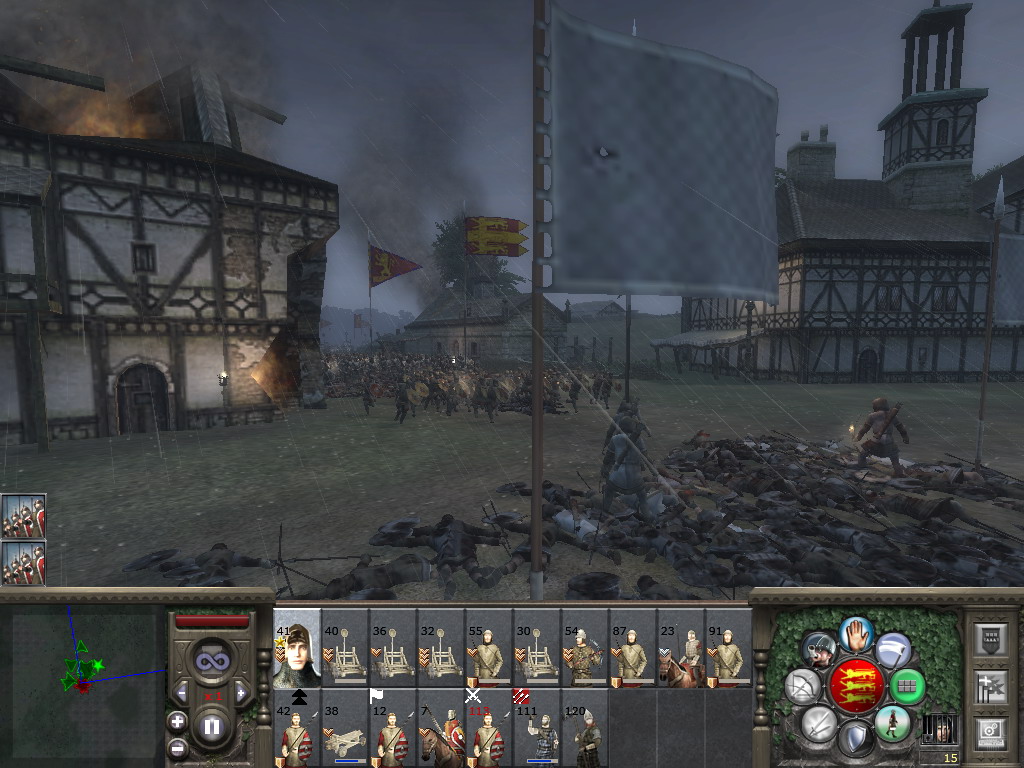Select the light cavalry unit card numbered 23
Image resolution: width=1024 pixels, height=768 pixels.
tap(681, 647)
